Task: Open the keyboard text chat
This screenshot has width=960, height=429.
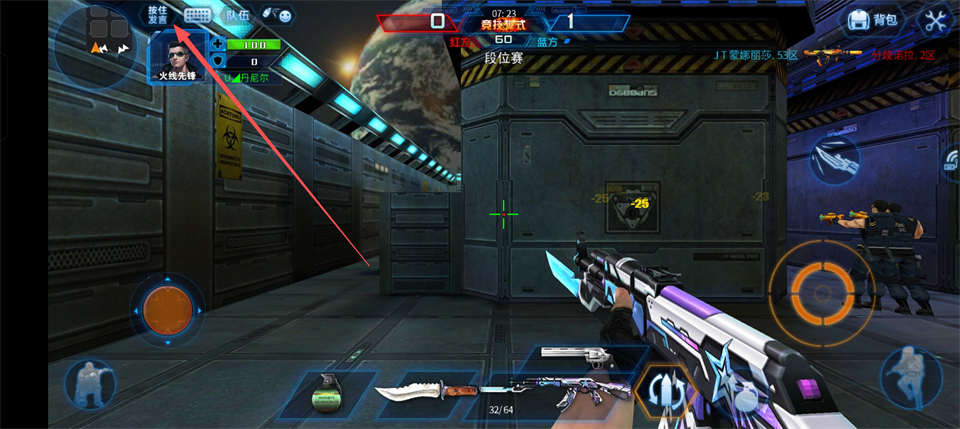Action: (197, 15)
